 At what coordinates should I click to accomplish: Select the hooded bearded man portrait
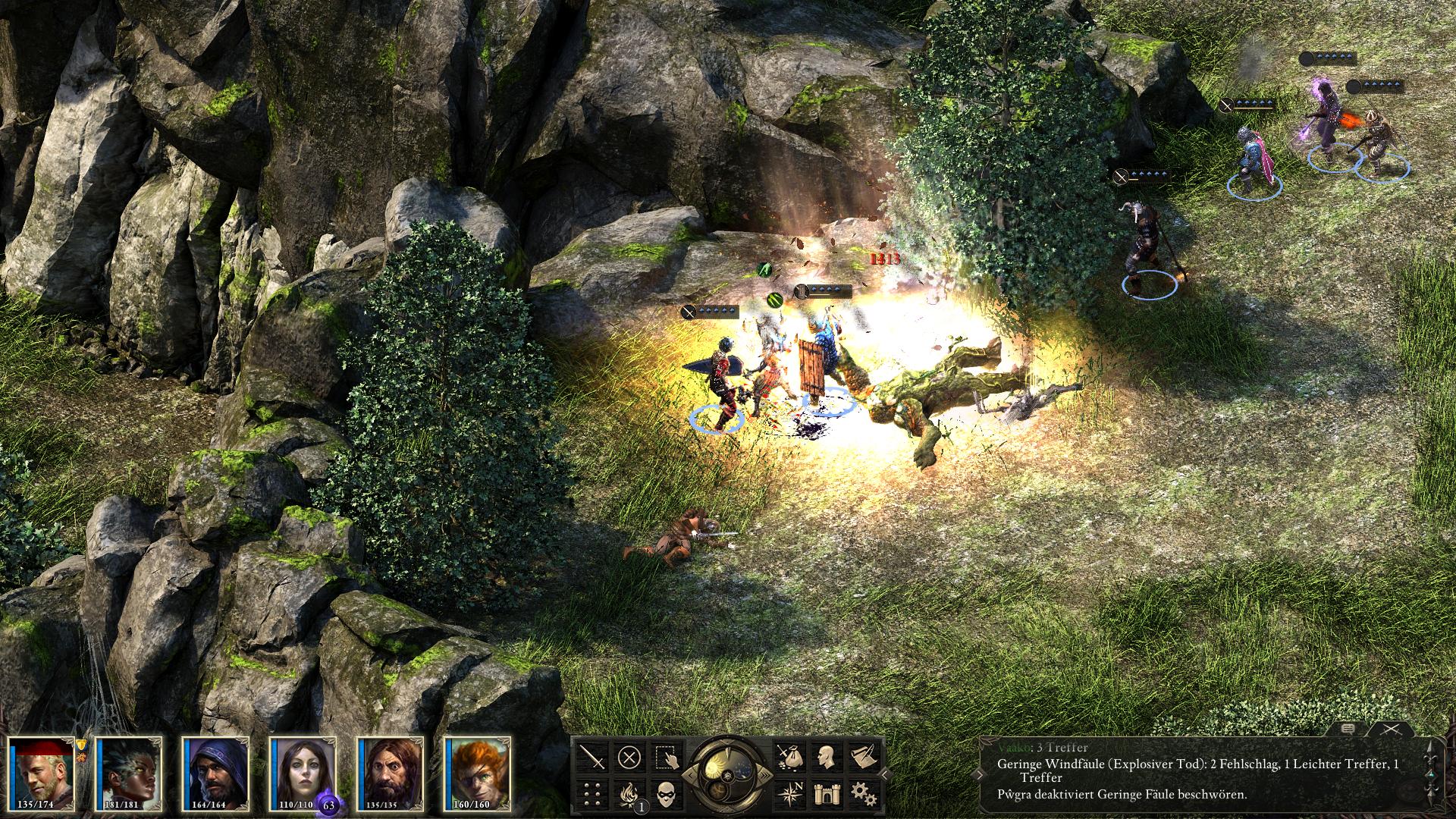[215, 773]
